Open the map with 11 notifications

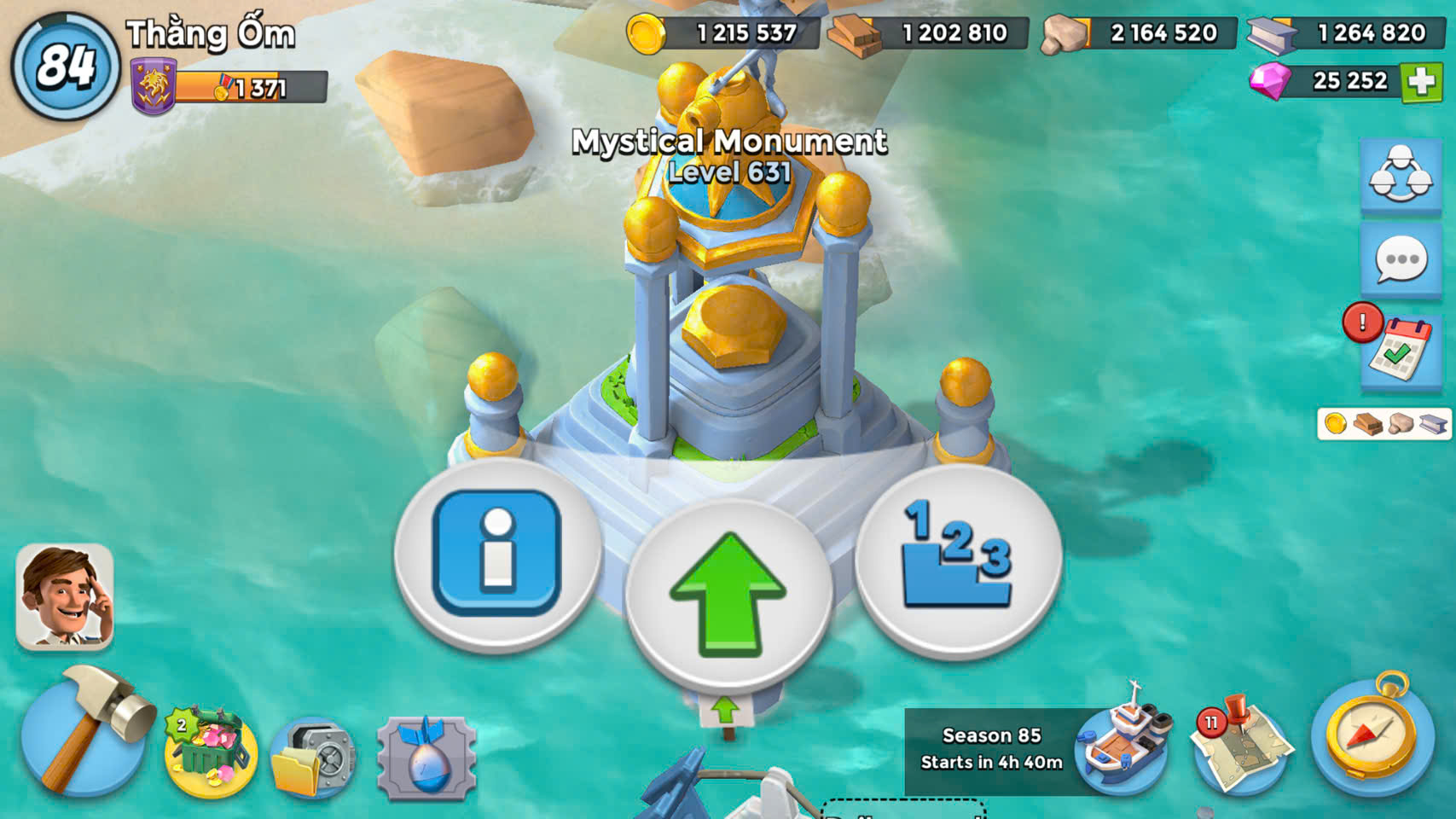(1241, 746)
